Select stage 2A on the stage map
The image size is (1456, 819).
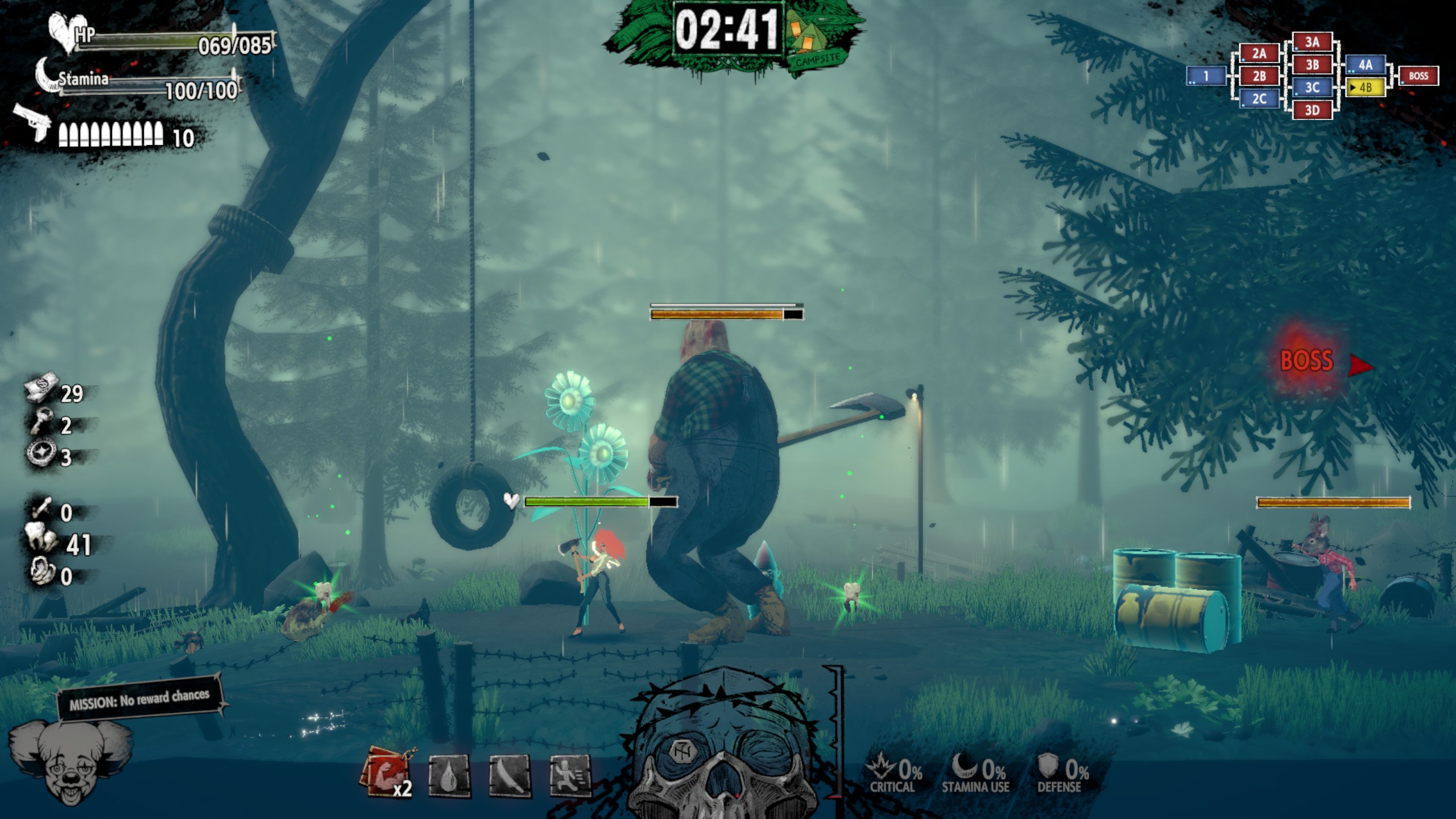coord(1259,53)
